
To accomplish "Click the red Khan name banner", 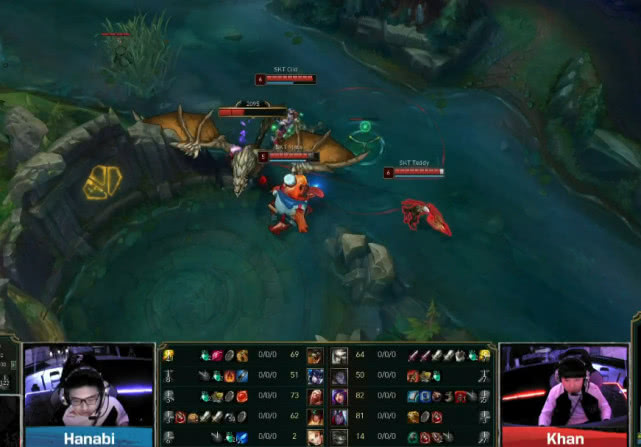I will (x=565, y=437).
